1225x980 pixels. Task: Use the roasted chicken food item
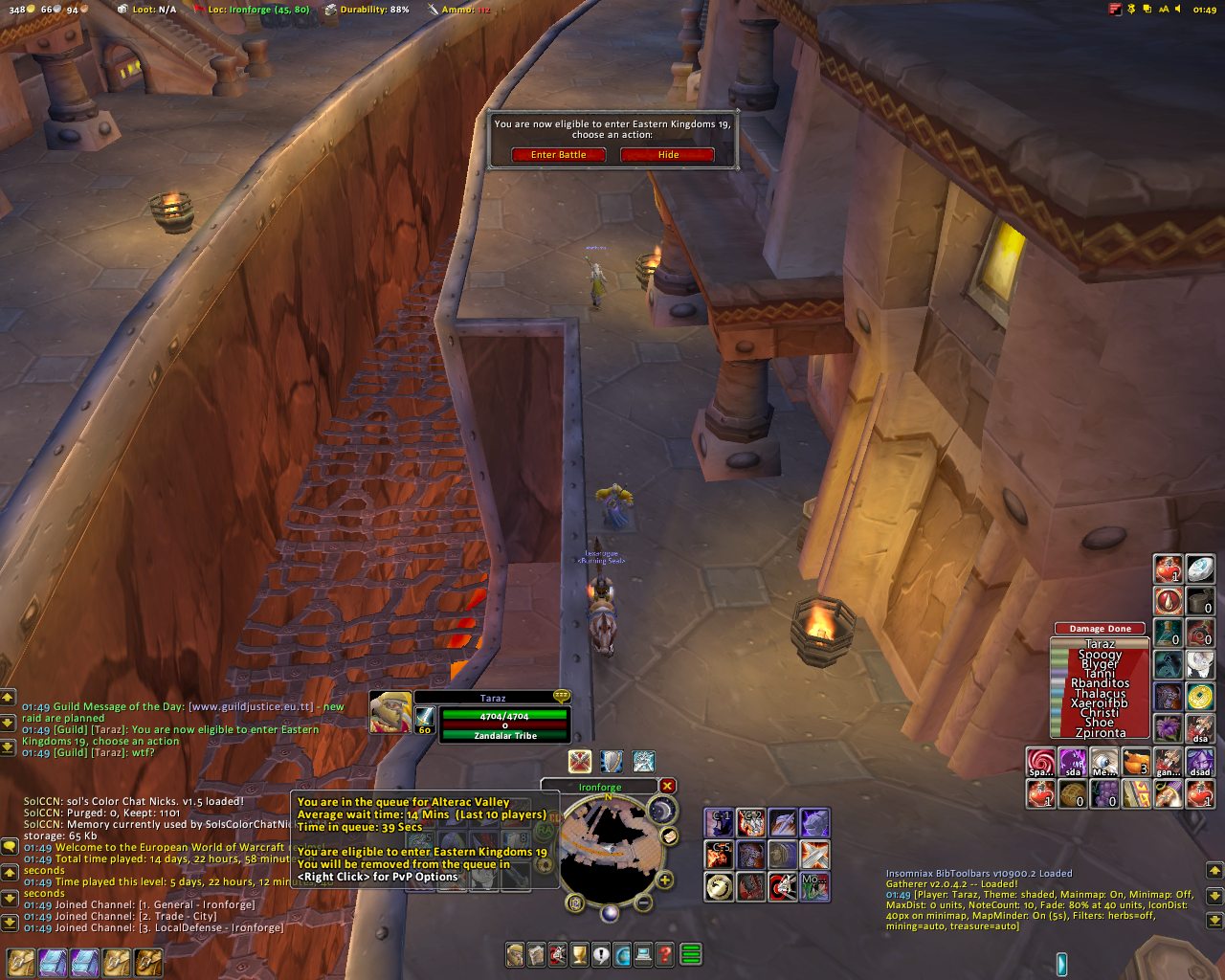(x=1136, y=763)
